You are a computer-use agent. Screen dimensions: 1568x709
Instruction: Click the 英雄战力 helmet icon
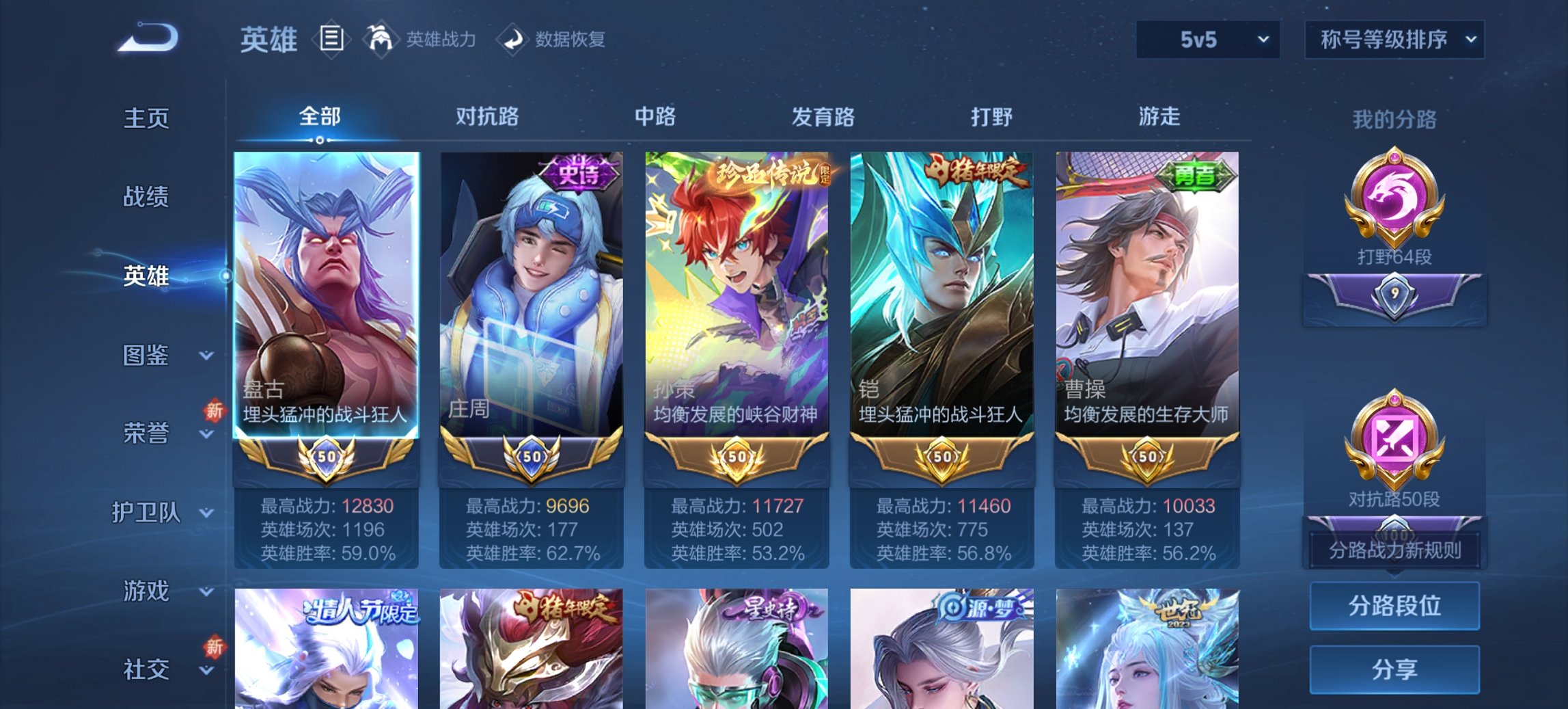click(381, 40)
